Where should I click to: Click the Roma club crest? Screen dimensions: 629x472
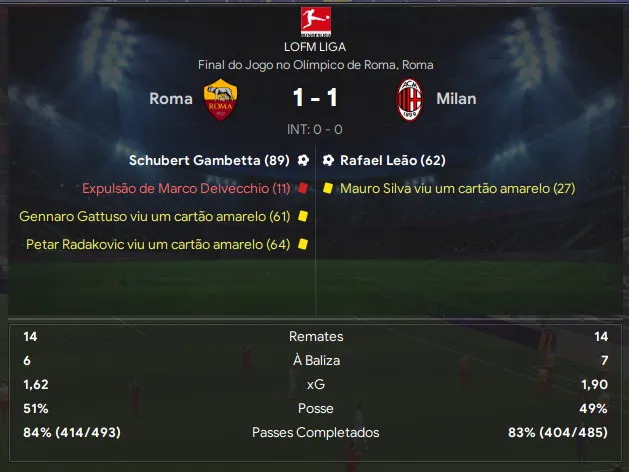pyautogui.click(x=220, y=99)
